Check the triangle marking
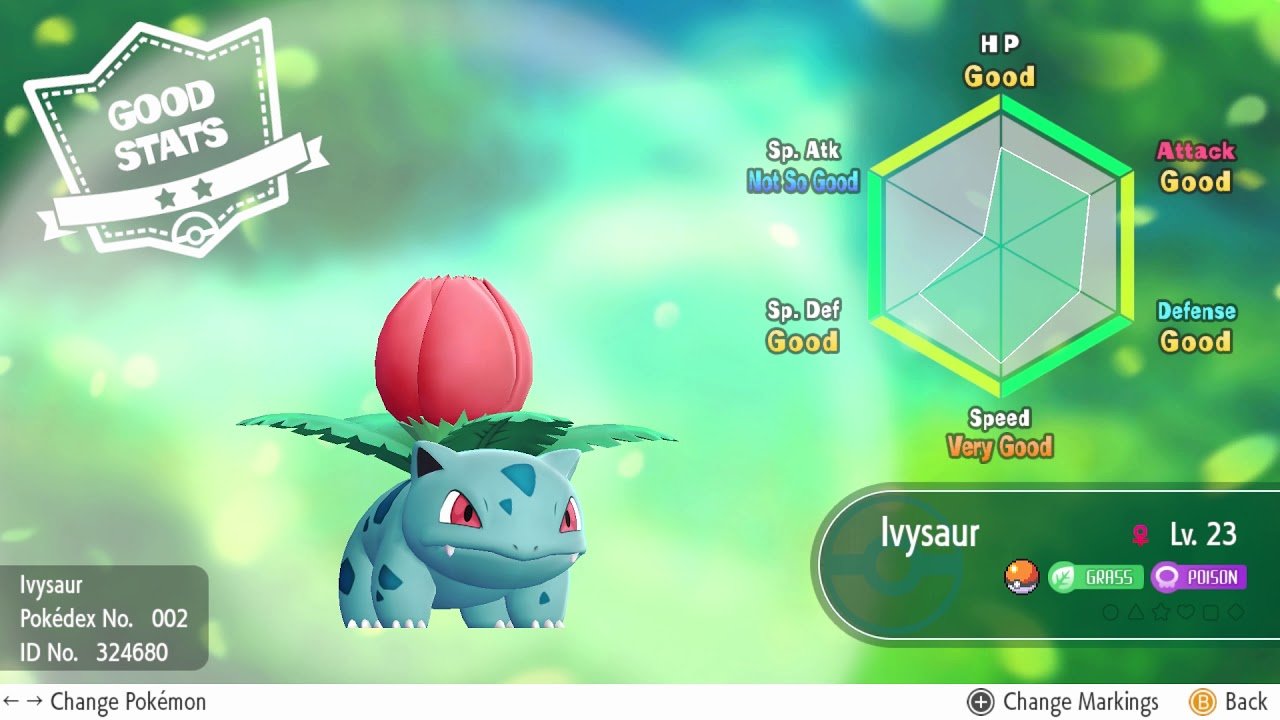Viewport: 1280px width, 720px height. pyautogui.click(x=1135, y=611)
